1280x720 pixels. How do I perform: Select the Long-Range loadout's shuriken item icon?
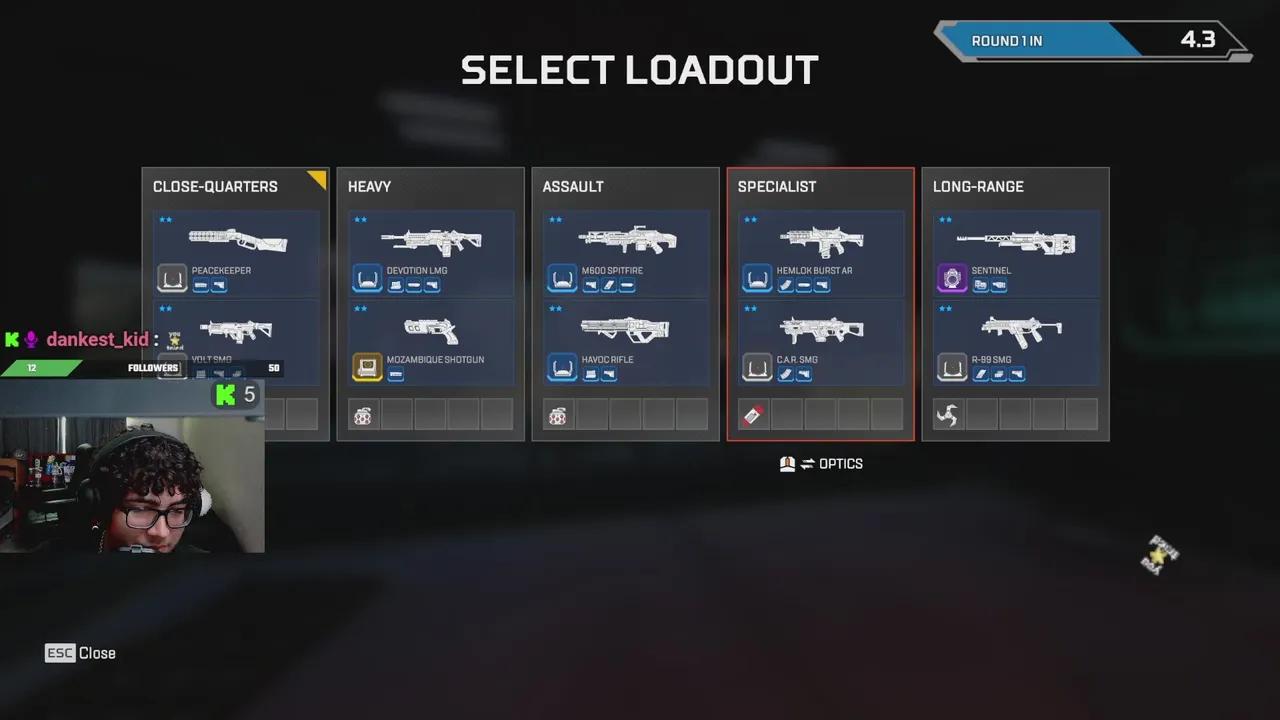(x=948, y=414)
